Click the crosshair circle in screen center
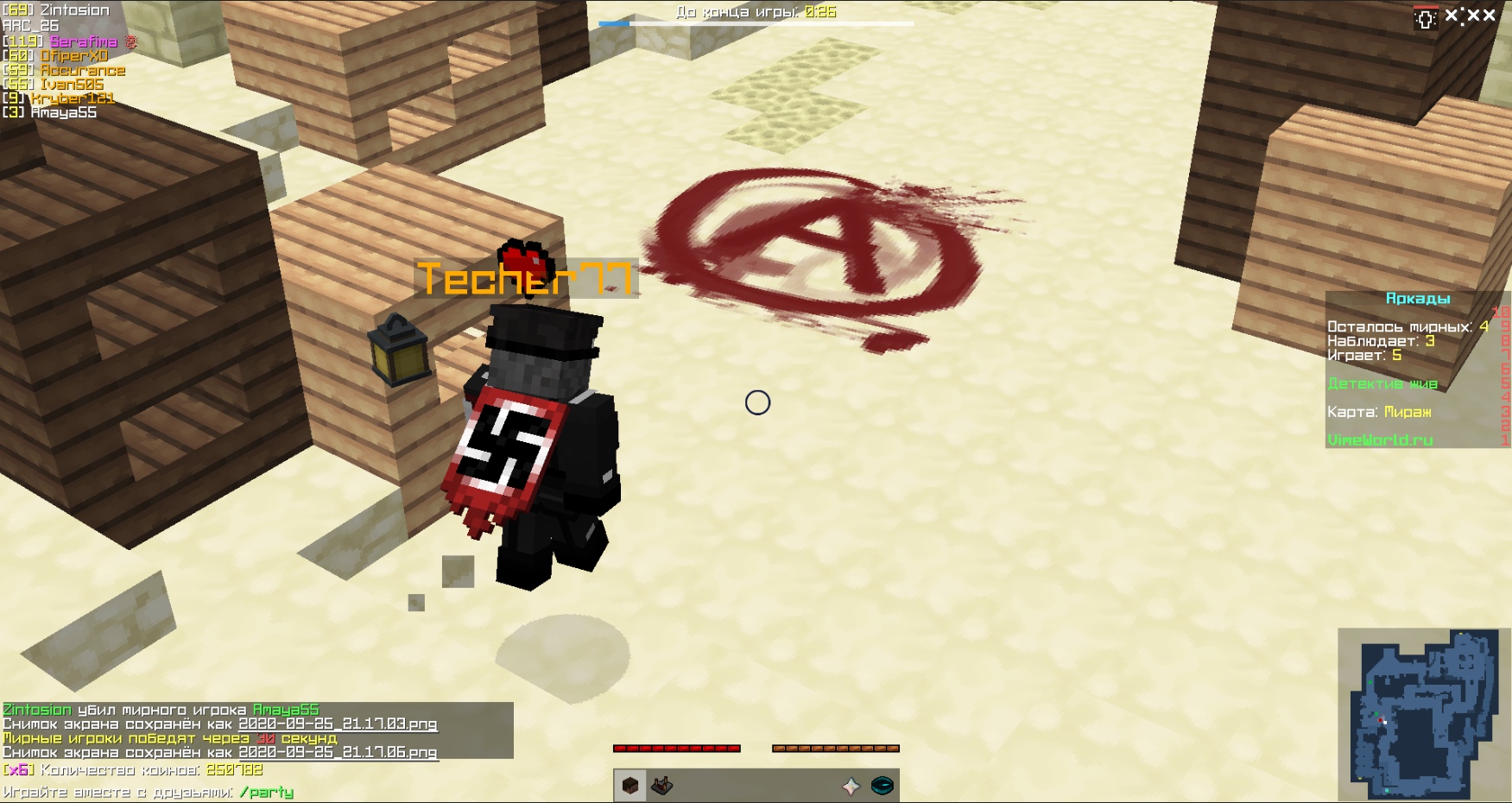1512x803 pixels. coord(757,402)
